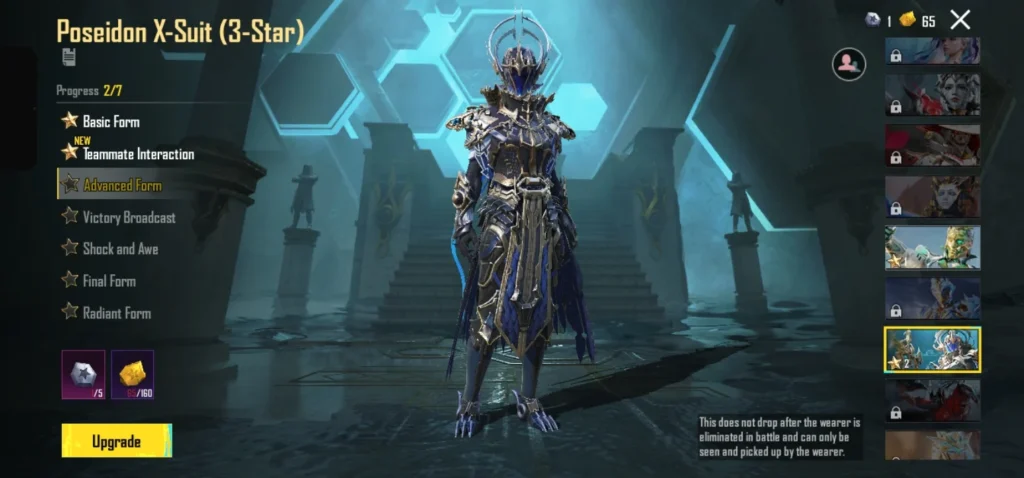The height and width of the screenshot is (478, 1024).
Task: Show the Final Form stage
Action: click(x=108, y=281)
